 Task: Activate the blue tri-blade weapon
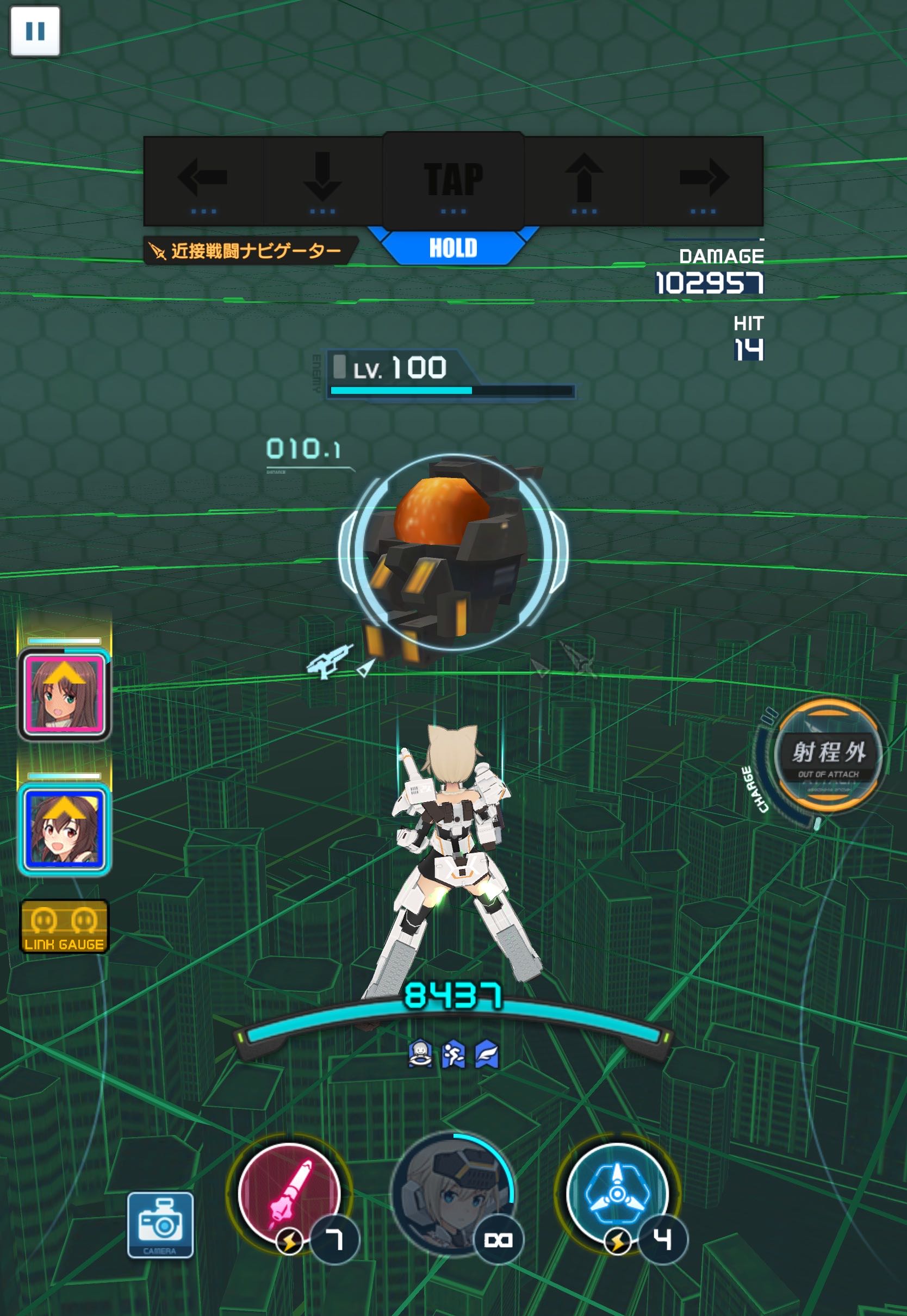617,1193
